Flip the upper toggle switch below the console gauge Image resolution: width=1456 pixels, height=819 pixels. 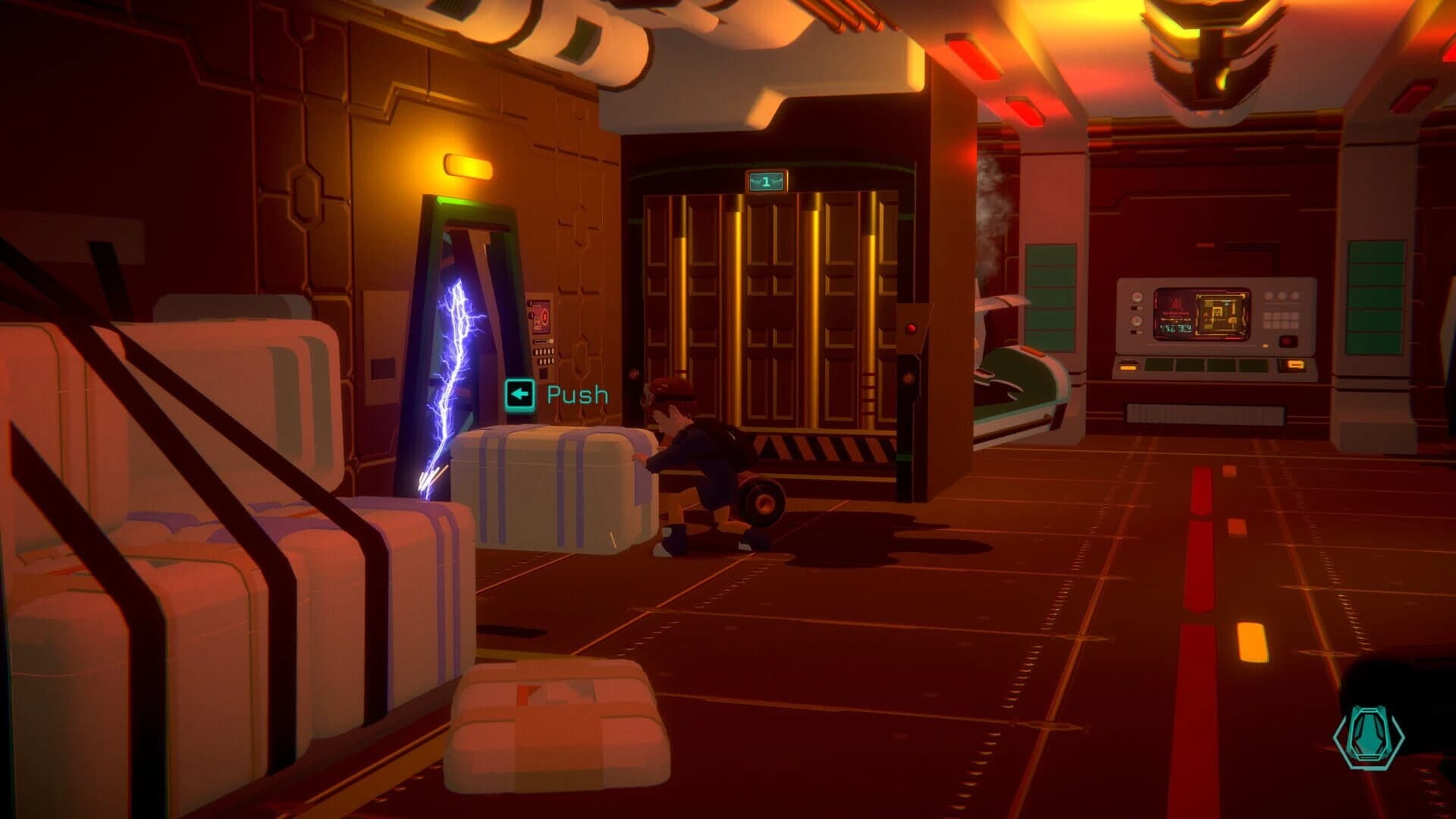[1135, 308]
